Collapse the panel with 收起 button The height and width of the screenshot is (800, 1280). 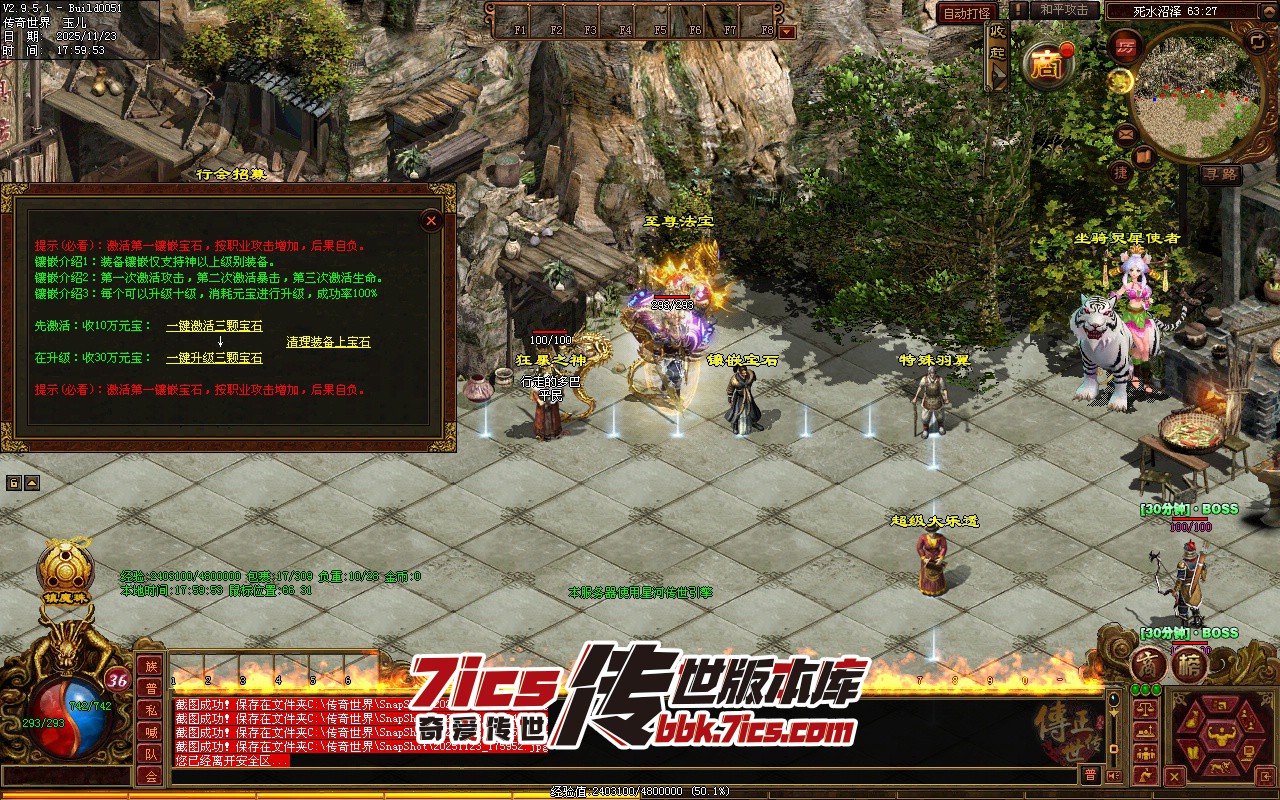click(997, 56)
